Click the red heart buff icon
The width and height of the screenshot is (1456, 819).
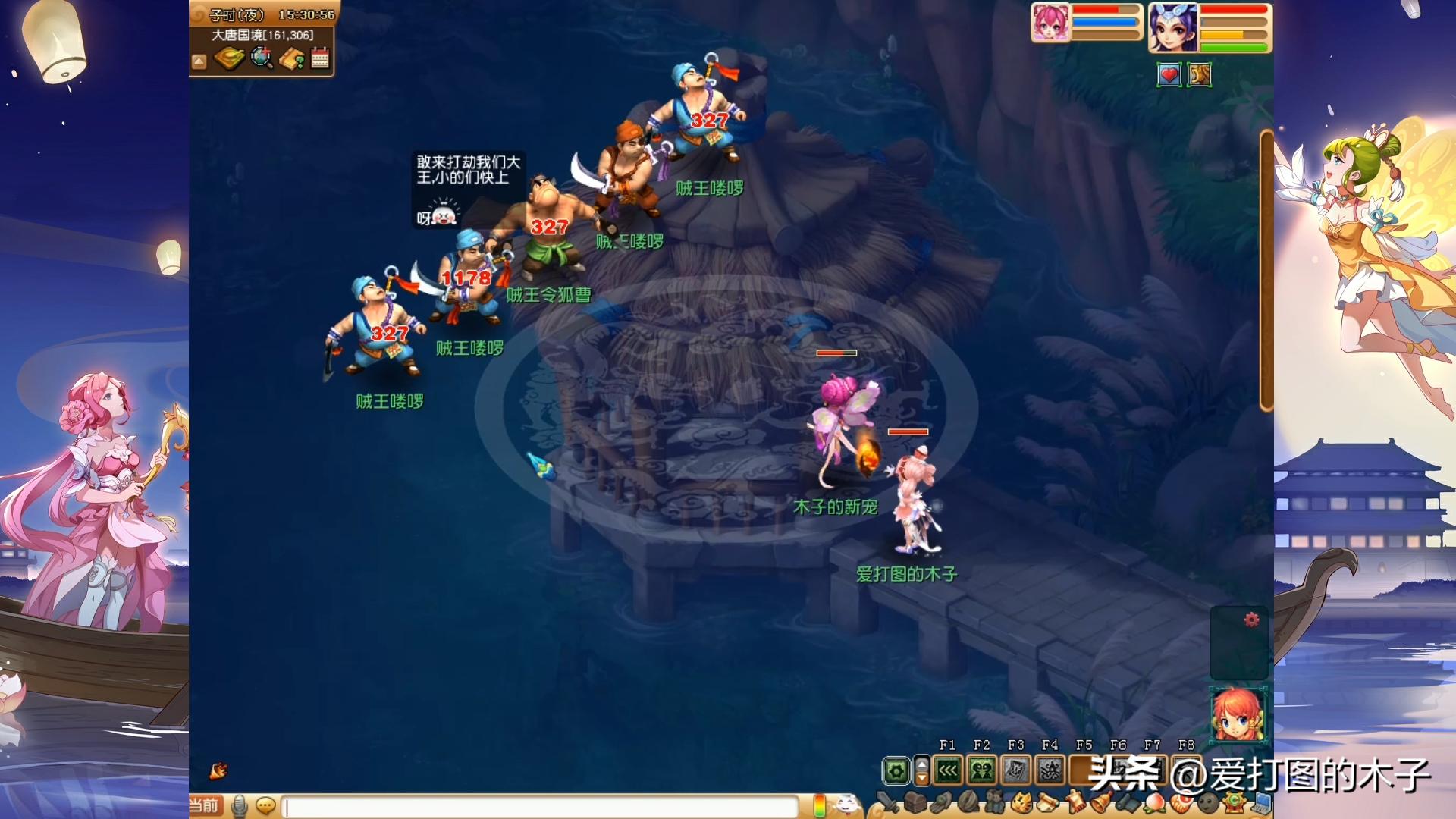[1169, 75]
